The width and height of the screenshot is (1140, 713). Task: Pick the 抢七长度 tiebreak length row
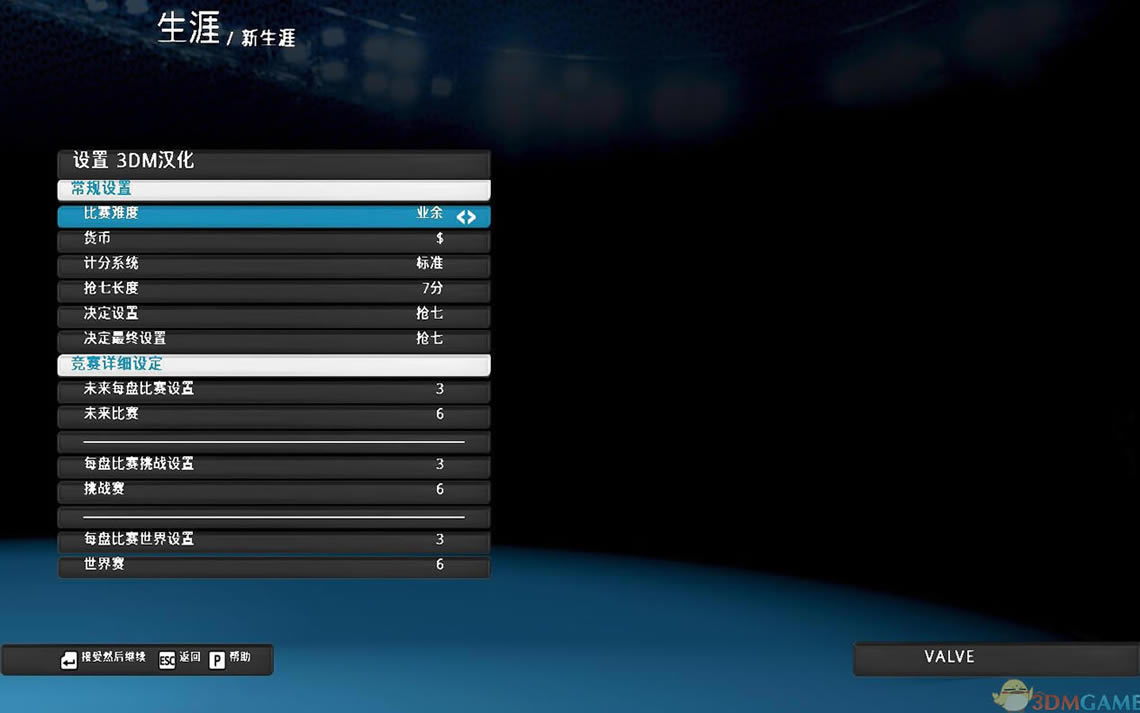pyautogui.click(x=273, y=290)
